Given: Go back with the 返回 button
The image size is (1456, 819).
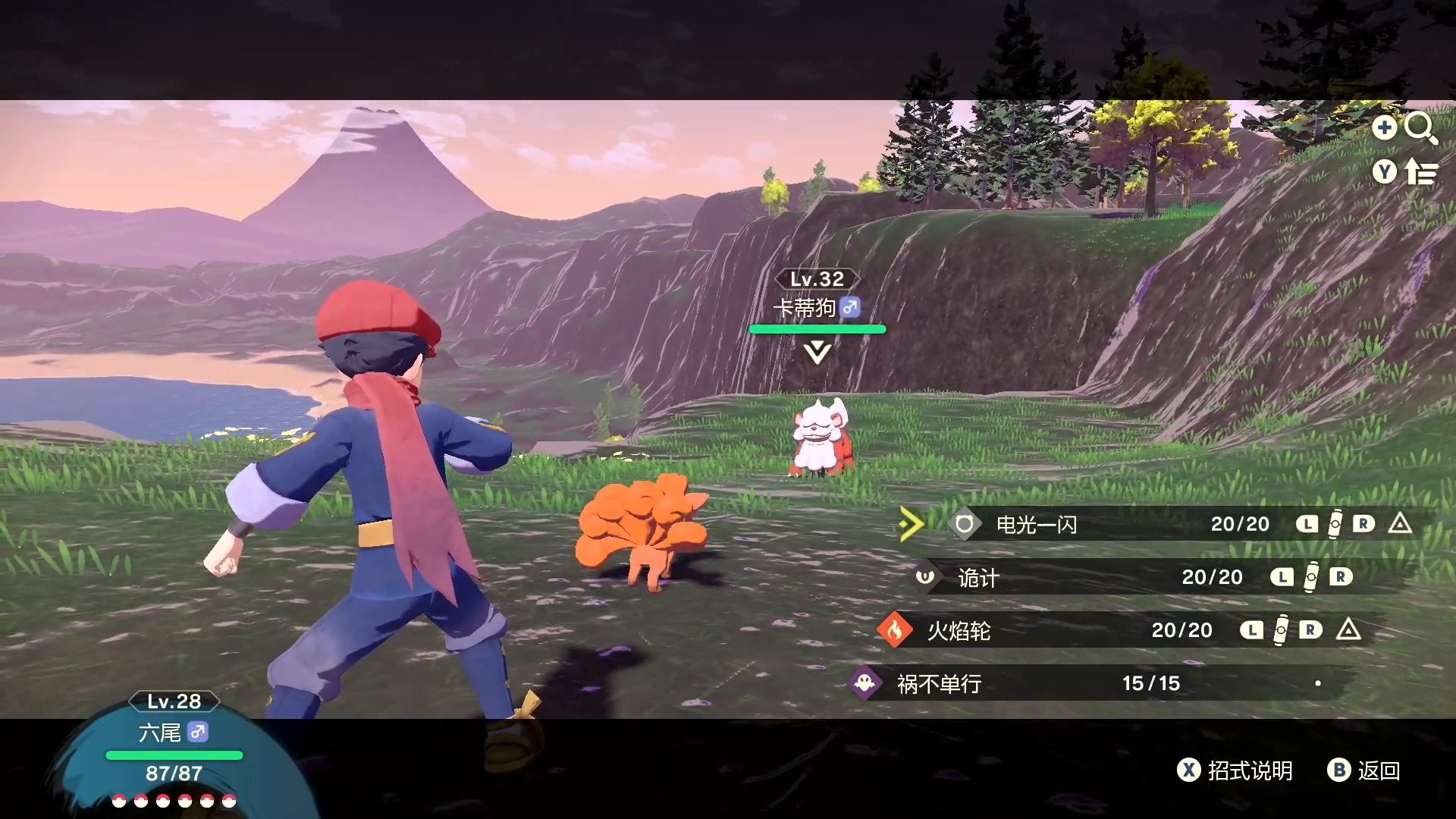Looking at the screenshot, I should pos(1364,770).
